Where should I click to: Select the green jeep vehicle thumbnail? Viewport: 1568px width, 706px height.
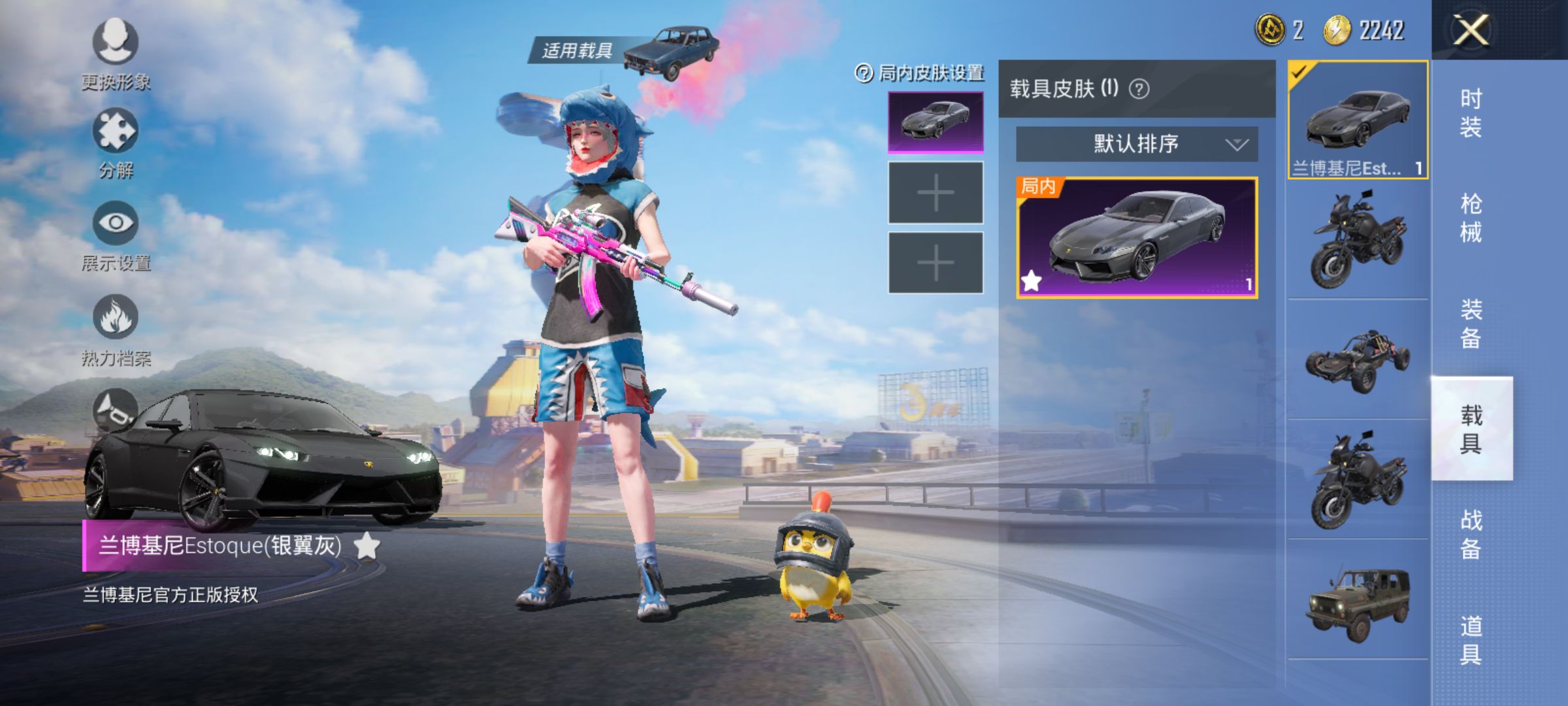[1358, 601]
